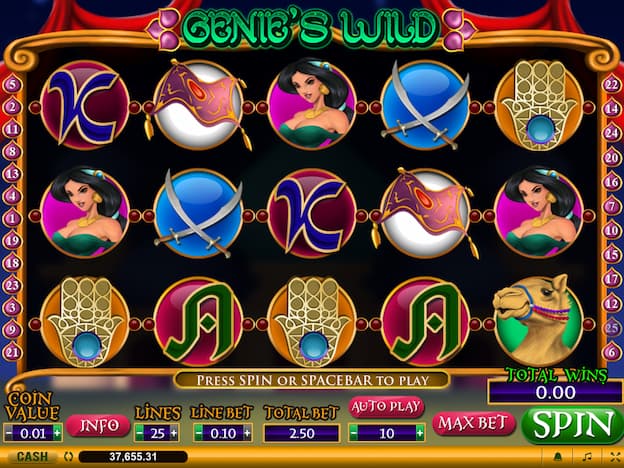Increase the number of lines
The height and width of the screenshot is (468, 624).
point(174,432)
